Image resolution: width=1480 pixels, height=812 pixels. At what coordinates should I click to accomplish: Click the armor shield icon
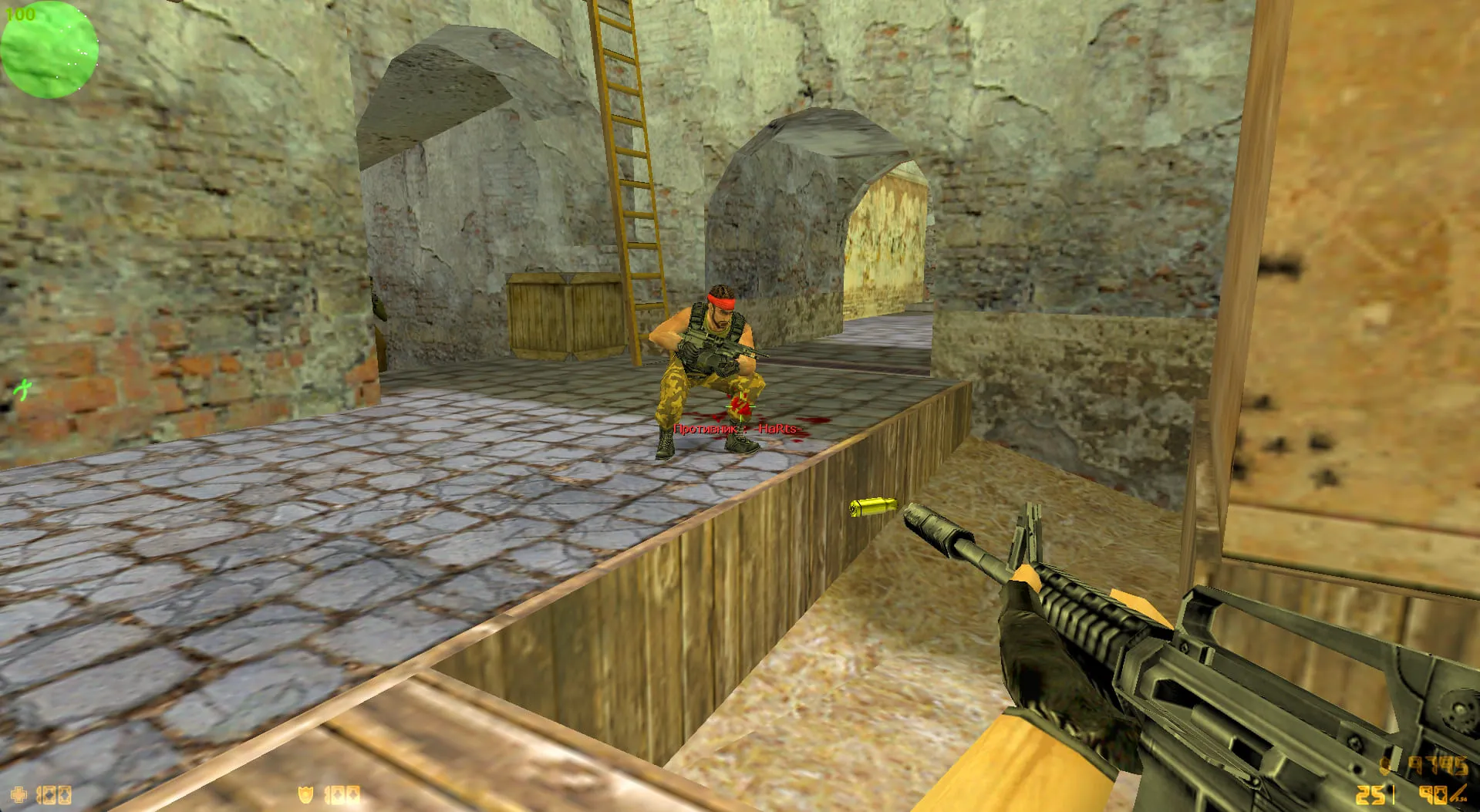pyautogui.click(x=305, y=795)
